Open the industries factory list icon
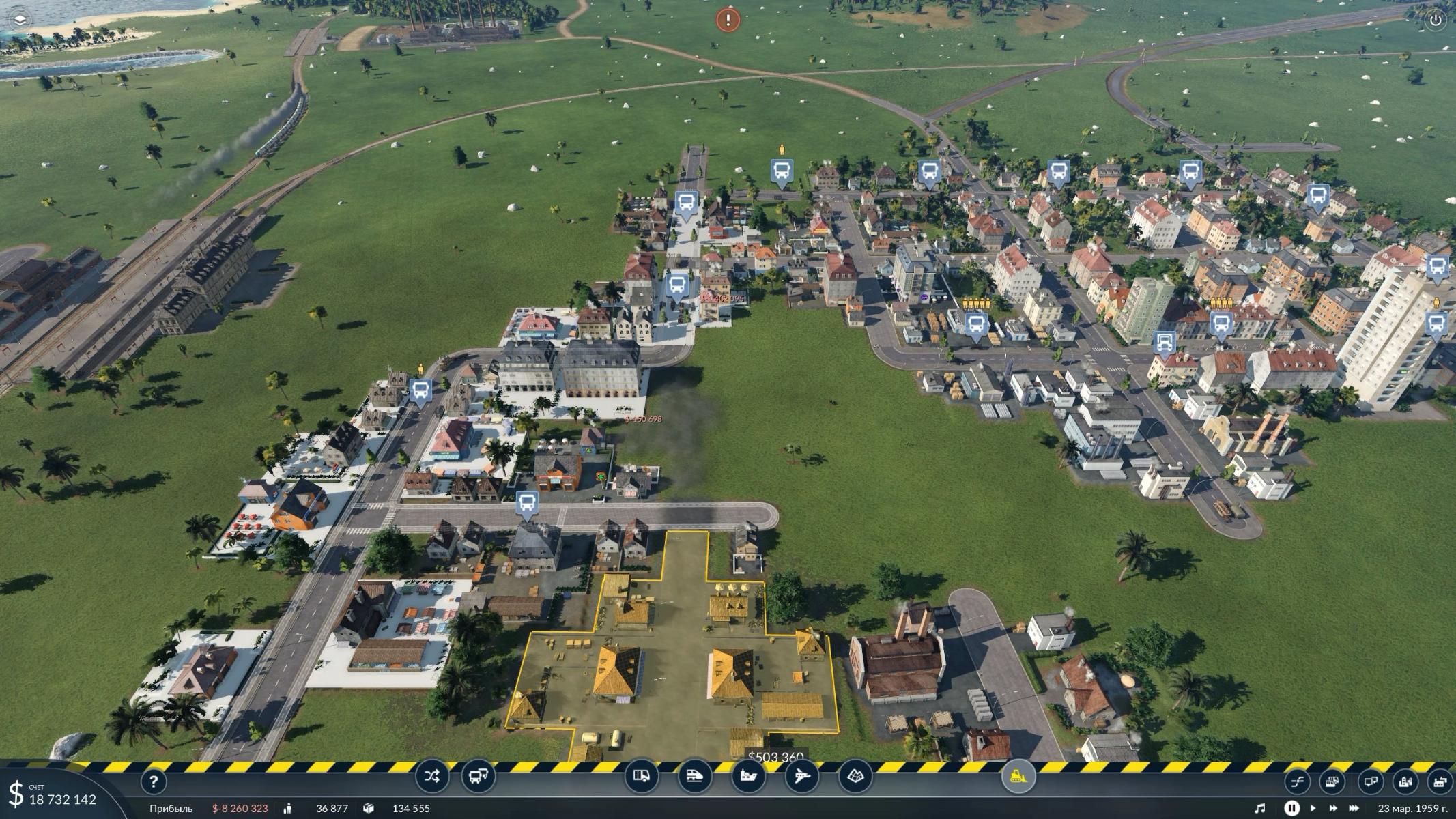Image resolution: width=1456 pixels, height=819 pixels. point(1440,781)
